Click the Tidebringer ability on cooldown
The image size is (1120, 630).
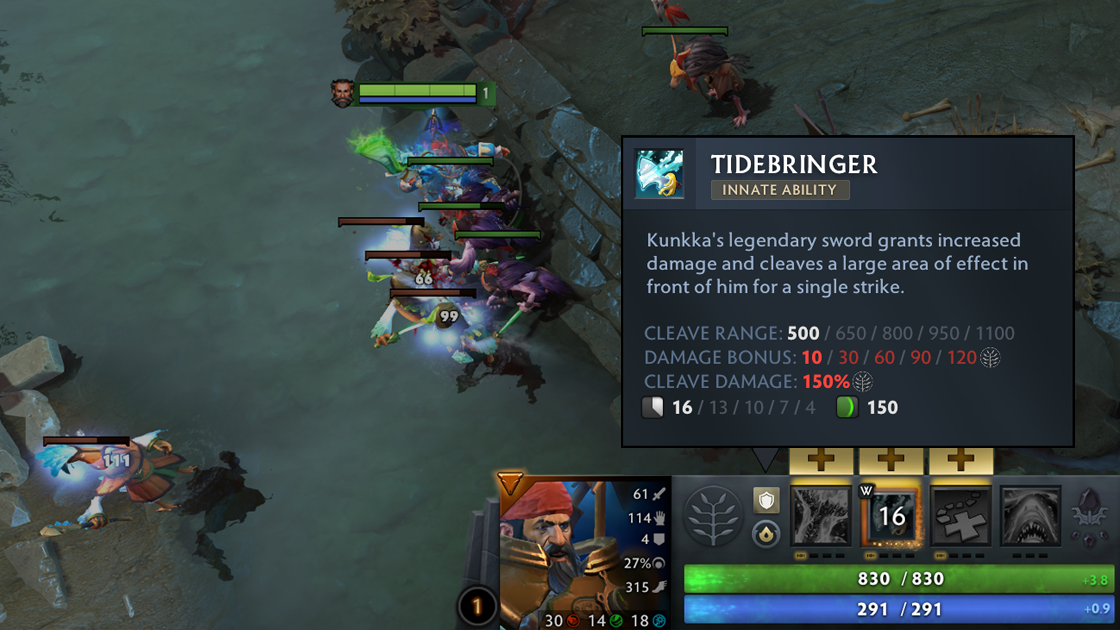891,517
